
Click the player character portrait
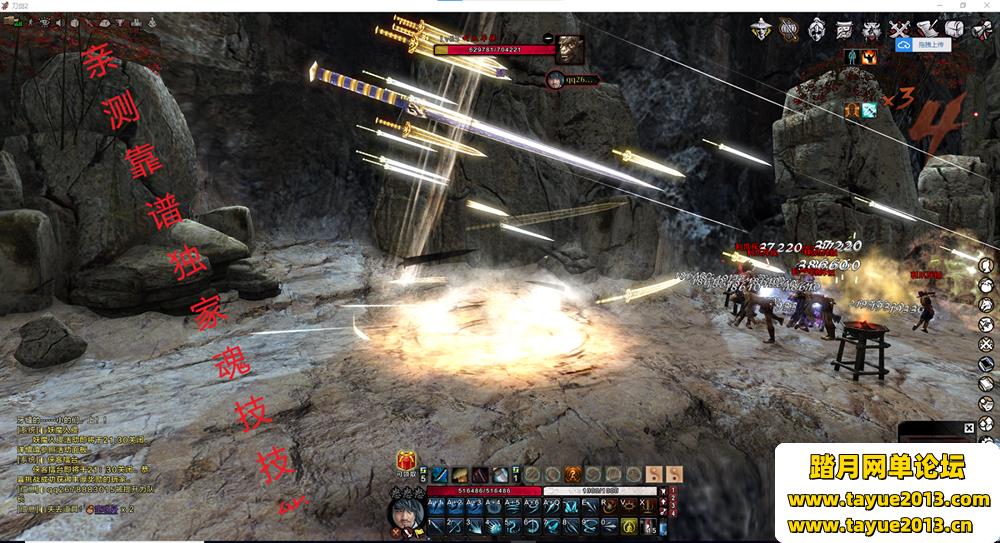coord(404,510)
